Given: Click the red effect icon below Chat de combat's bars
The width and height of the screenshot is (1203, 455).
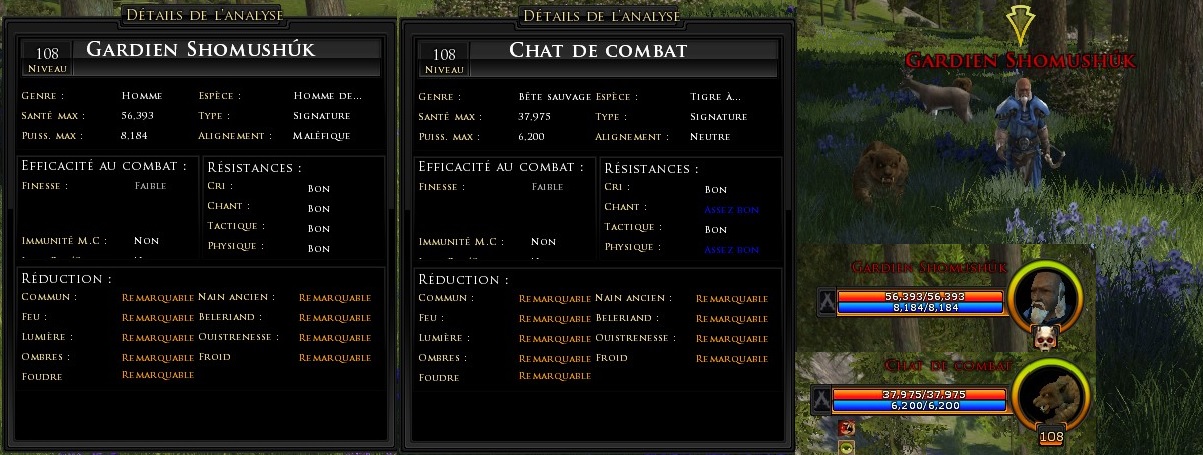Looking at the screenshot, I should (x=845, y=428).
